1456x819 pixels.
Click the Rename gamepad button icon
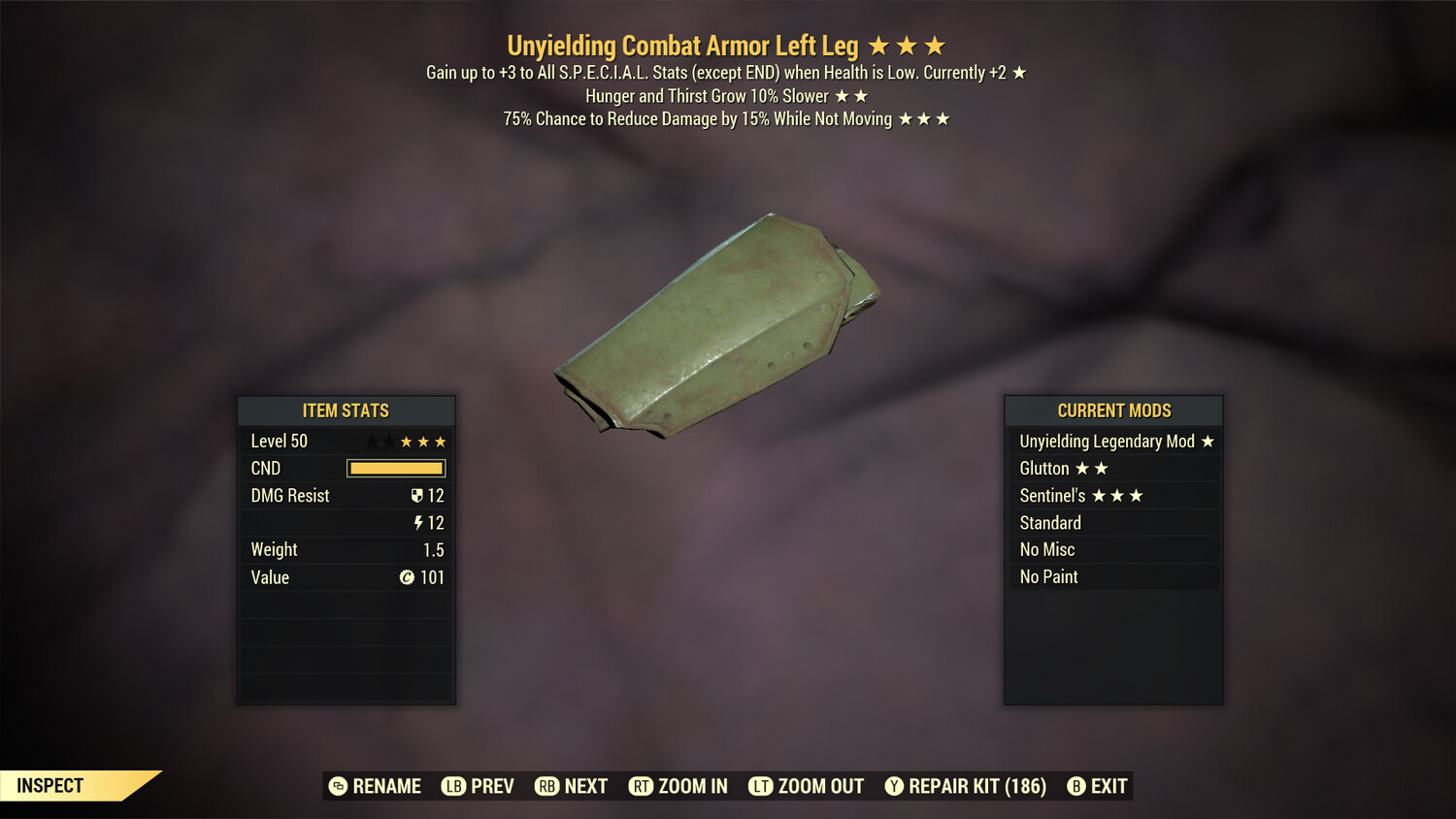pos(337,787)
